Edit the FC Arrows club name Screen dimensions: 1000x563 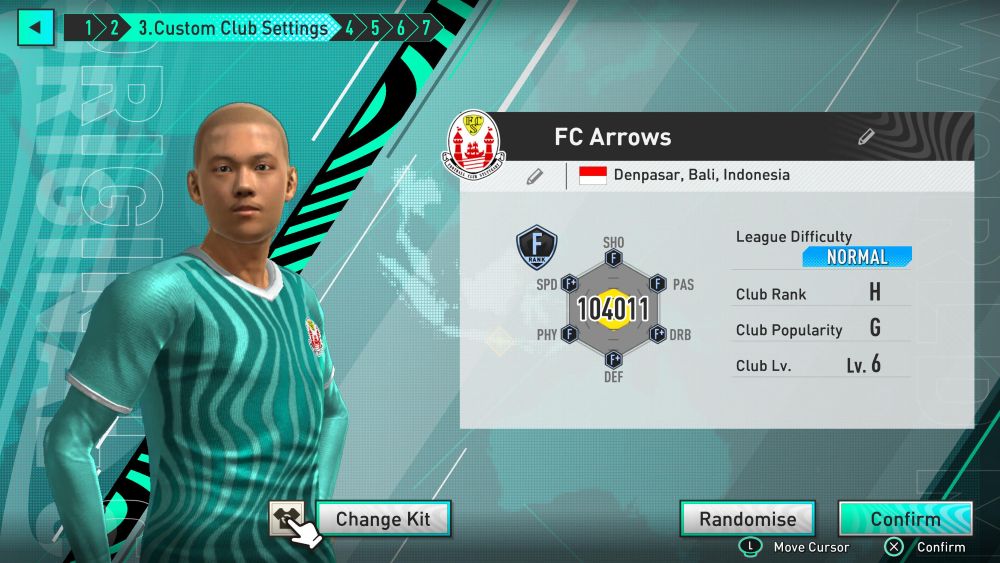[866, 137]
